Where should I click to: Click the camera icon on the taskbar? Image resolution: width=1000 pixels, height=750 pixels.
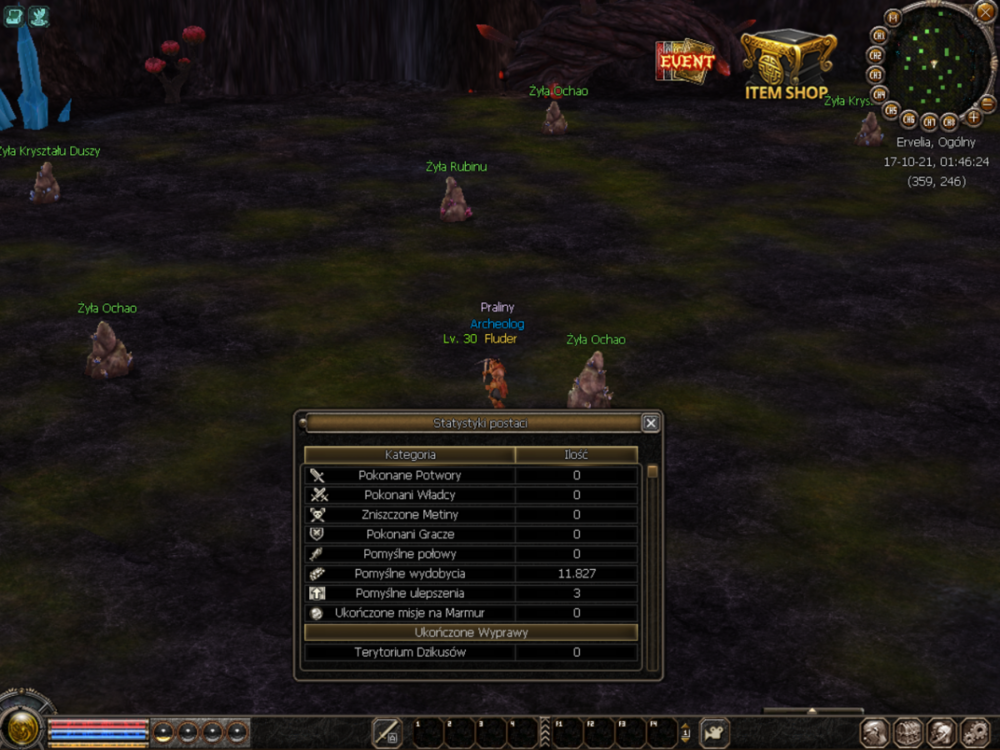pos(714,733)
